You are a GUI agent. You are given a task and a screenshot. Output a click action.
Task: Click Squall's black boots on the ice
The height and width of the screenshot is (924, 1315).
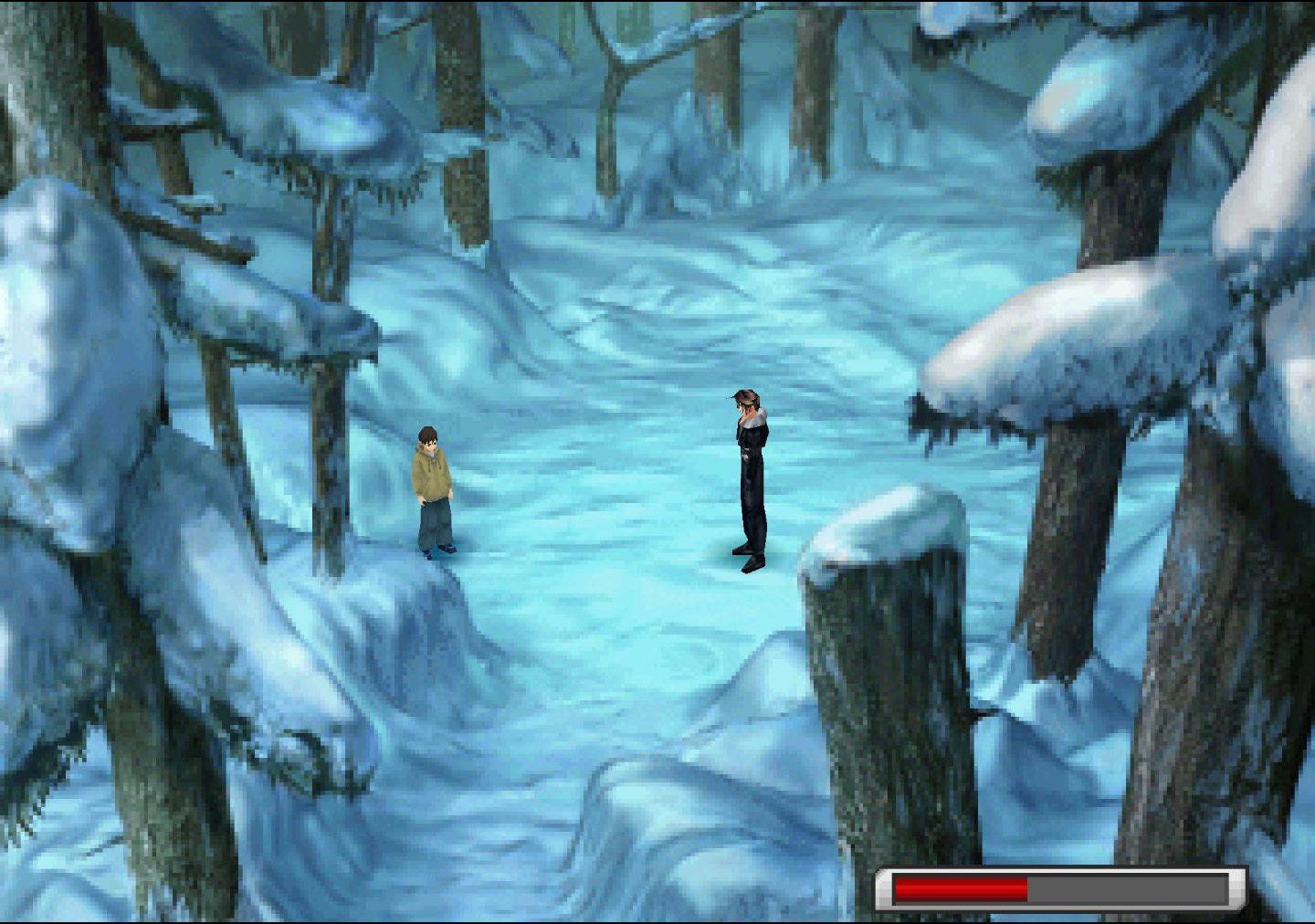pos(749,559)
